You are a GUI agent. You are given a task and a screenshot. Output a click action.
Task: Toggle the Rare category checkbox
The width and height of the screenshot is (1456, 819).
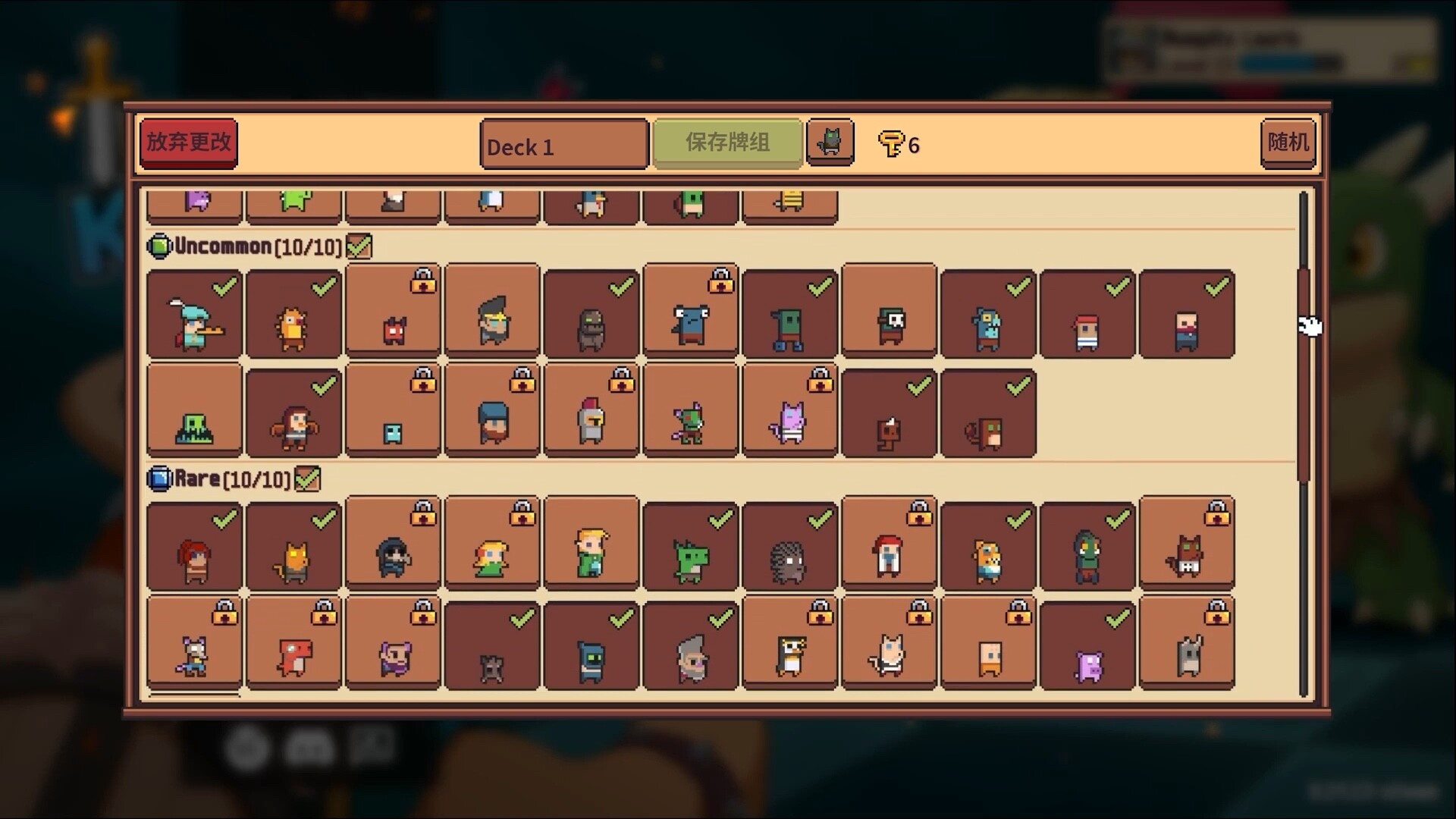[307, 479]
